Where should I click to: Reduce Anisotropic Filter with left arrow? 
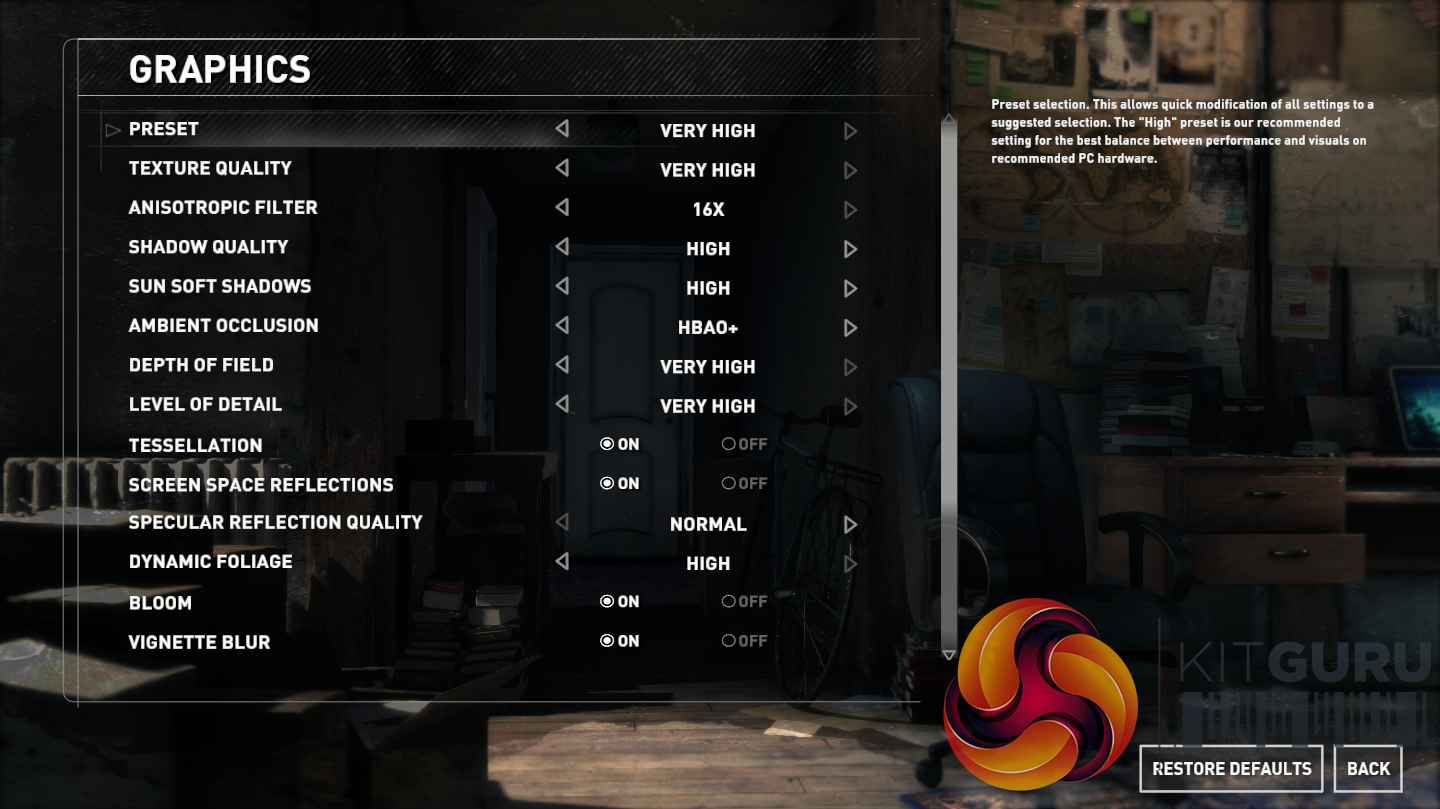tap(562, 207)
